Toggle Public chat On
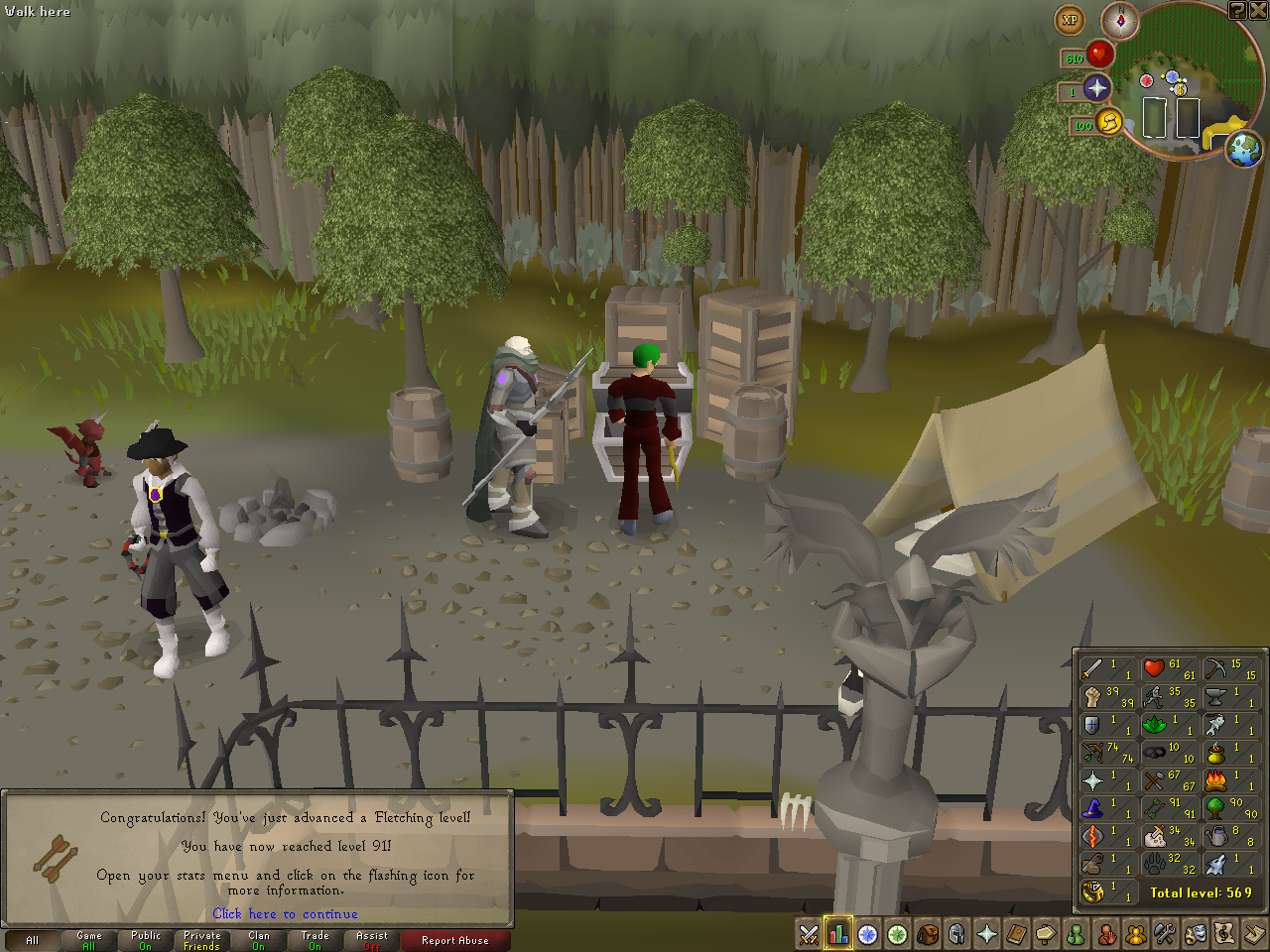The width and height of the screenshot is (1270, 952). (145, 940)
